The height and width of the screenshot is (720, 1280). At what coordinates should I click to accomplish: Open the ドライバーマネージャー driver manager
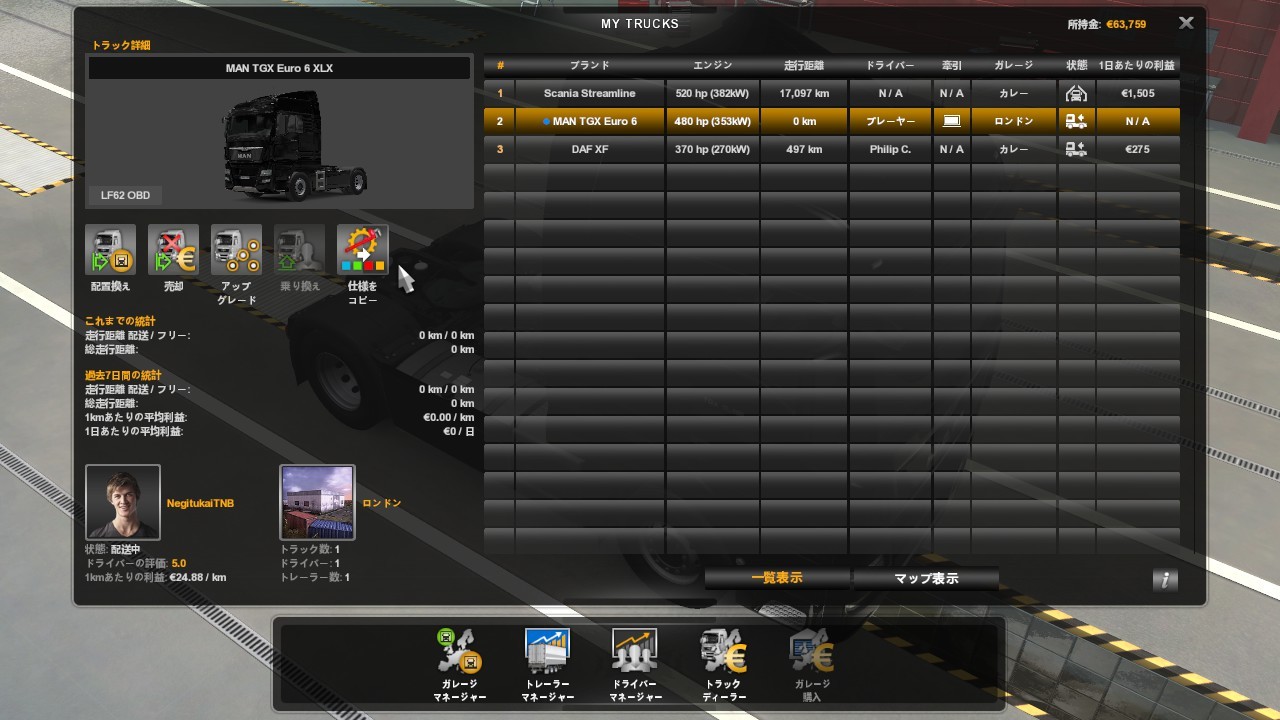pos(635,655)
